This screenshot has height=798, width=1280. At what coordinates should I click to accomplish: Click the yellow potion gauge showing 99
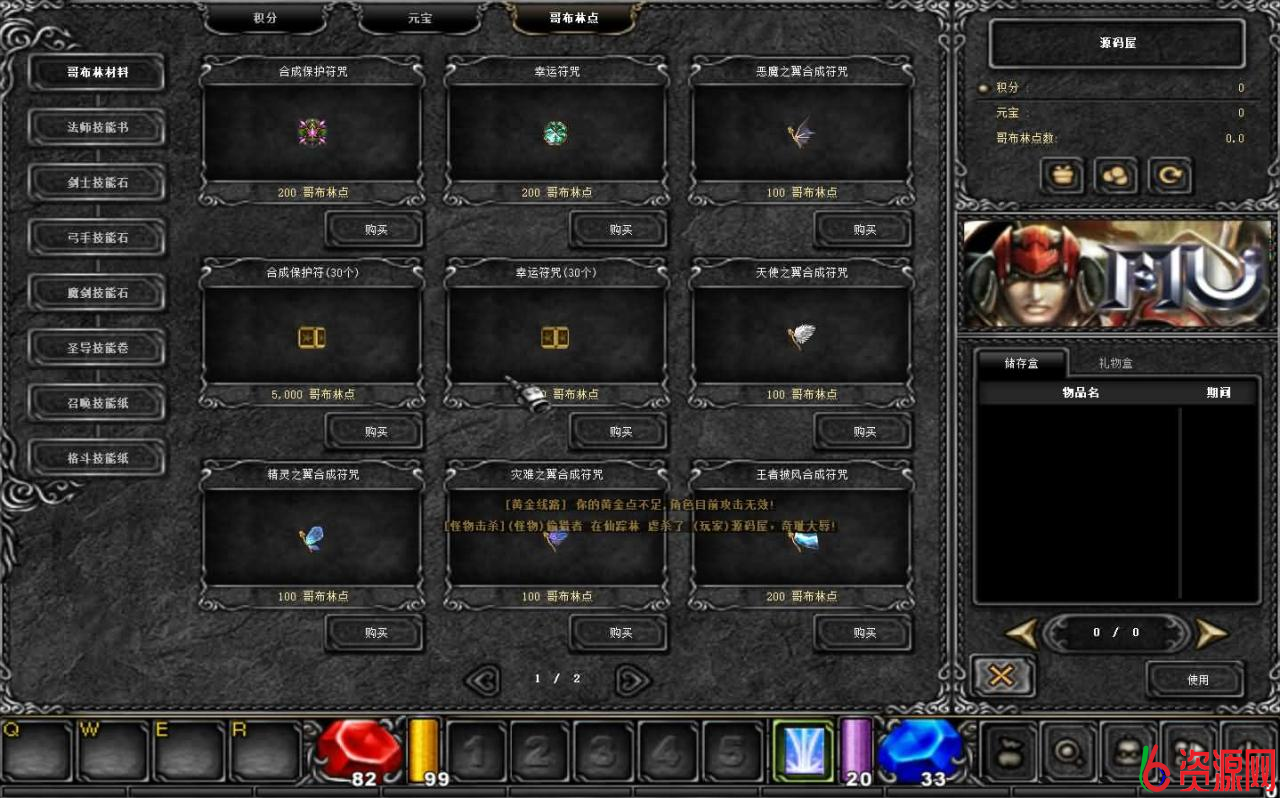(424, 750)
